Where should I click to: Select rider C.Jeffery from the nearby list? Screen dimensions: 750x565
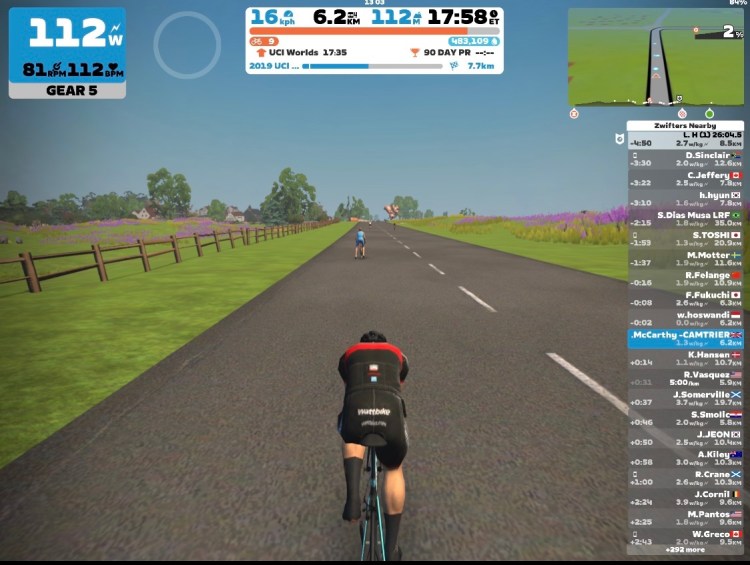(x=685, y=179)
